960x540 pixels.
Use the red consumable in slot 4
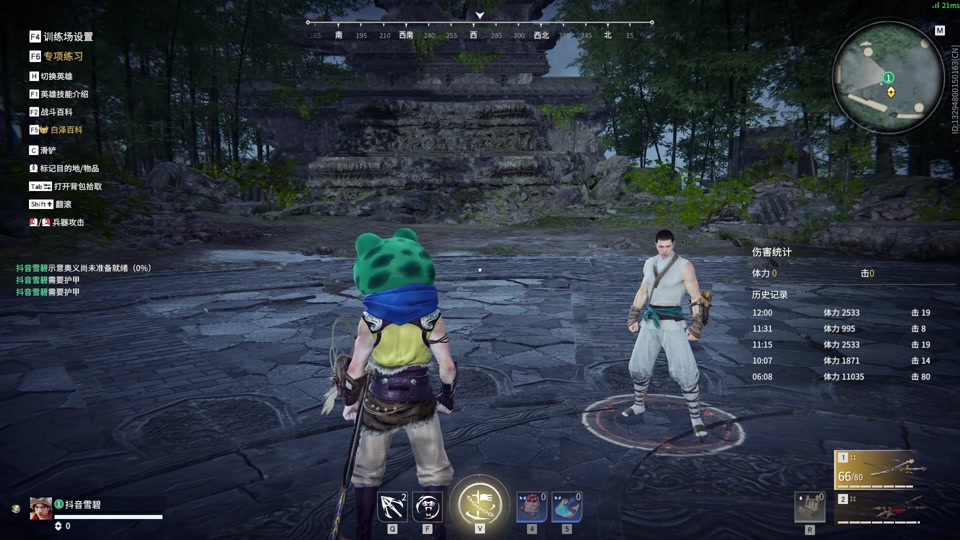pos(531,506)
